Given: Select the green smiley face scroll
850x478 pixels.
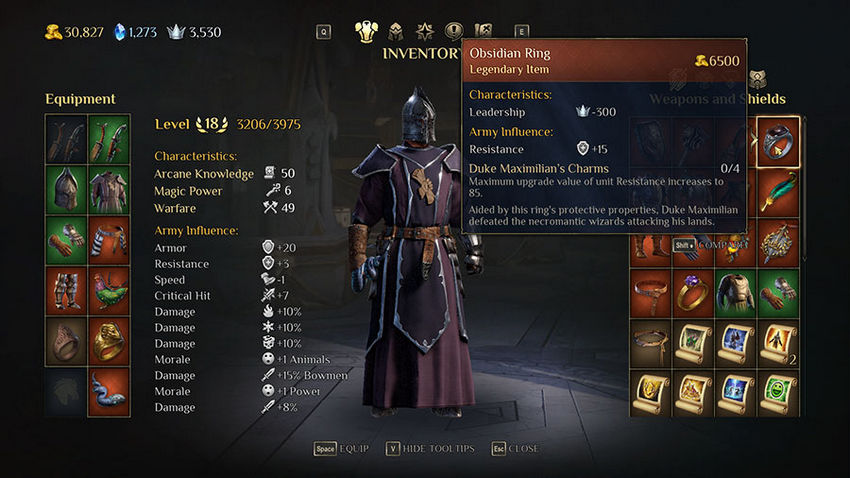Looking at the screenshot, I should click(x=778, y=395).
